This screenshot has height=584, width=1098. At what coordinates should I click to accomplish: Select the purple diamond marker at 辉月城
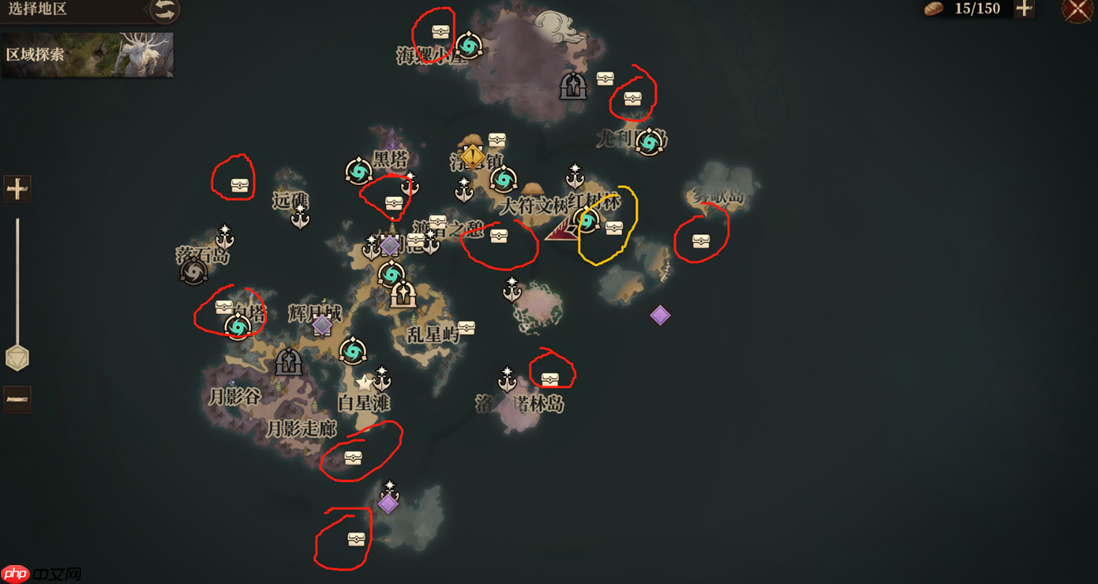(322, 324)
